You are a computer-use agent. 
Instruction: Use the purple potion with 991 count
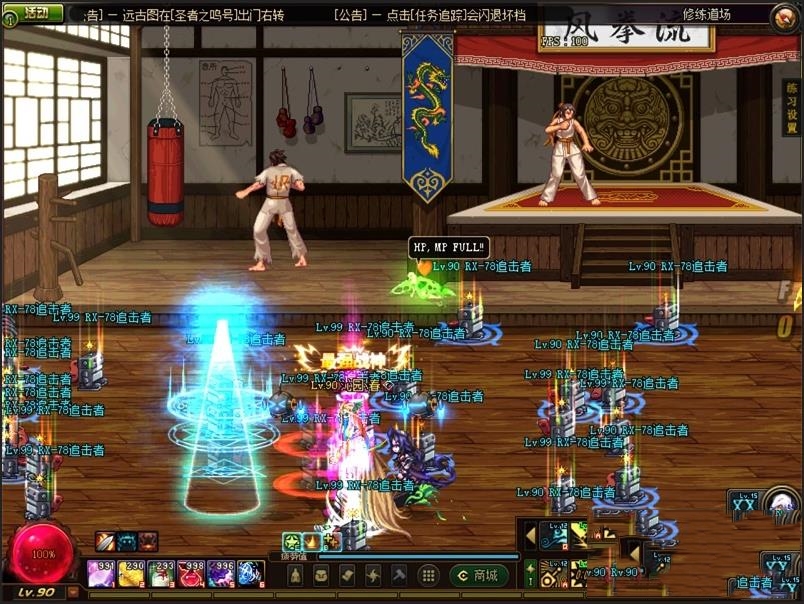tap(101, 574)
